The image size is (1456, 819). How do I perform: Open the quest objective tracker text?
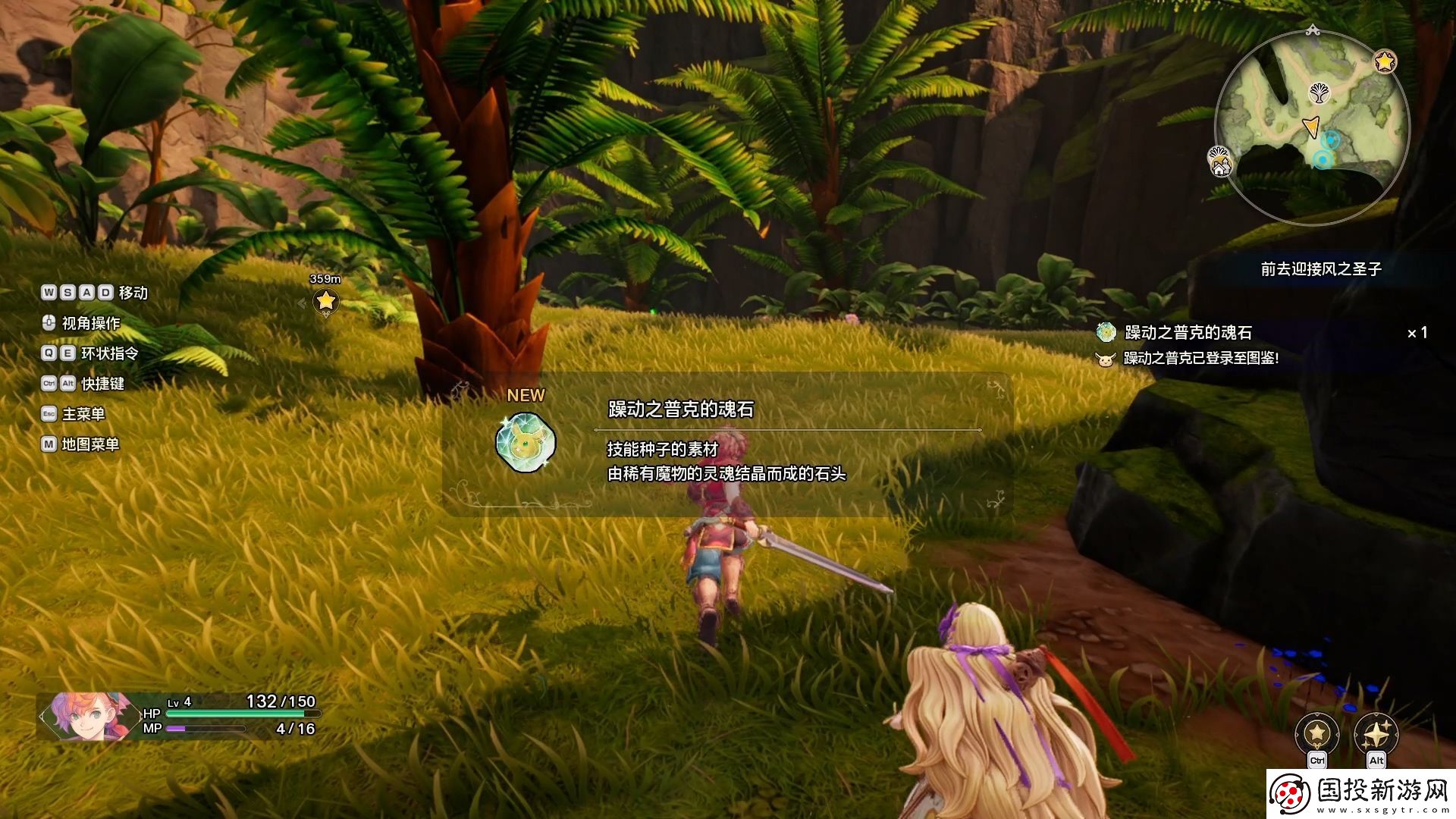tap(1320, 269)
